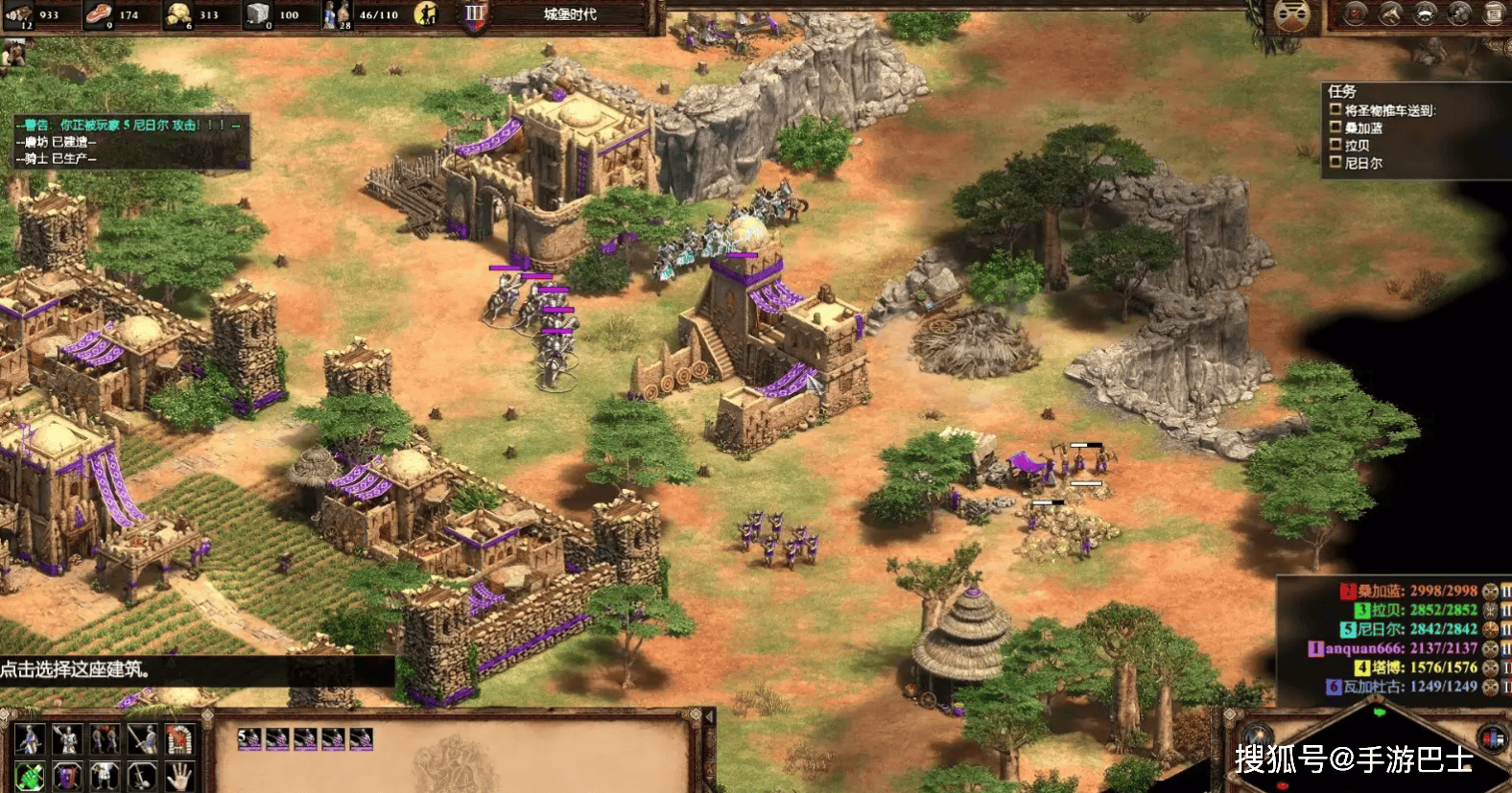
Task: Open settings with the gear button
Action: pos(1459,13)
